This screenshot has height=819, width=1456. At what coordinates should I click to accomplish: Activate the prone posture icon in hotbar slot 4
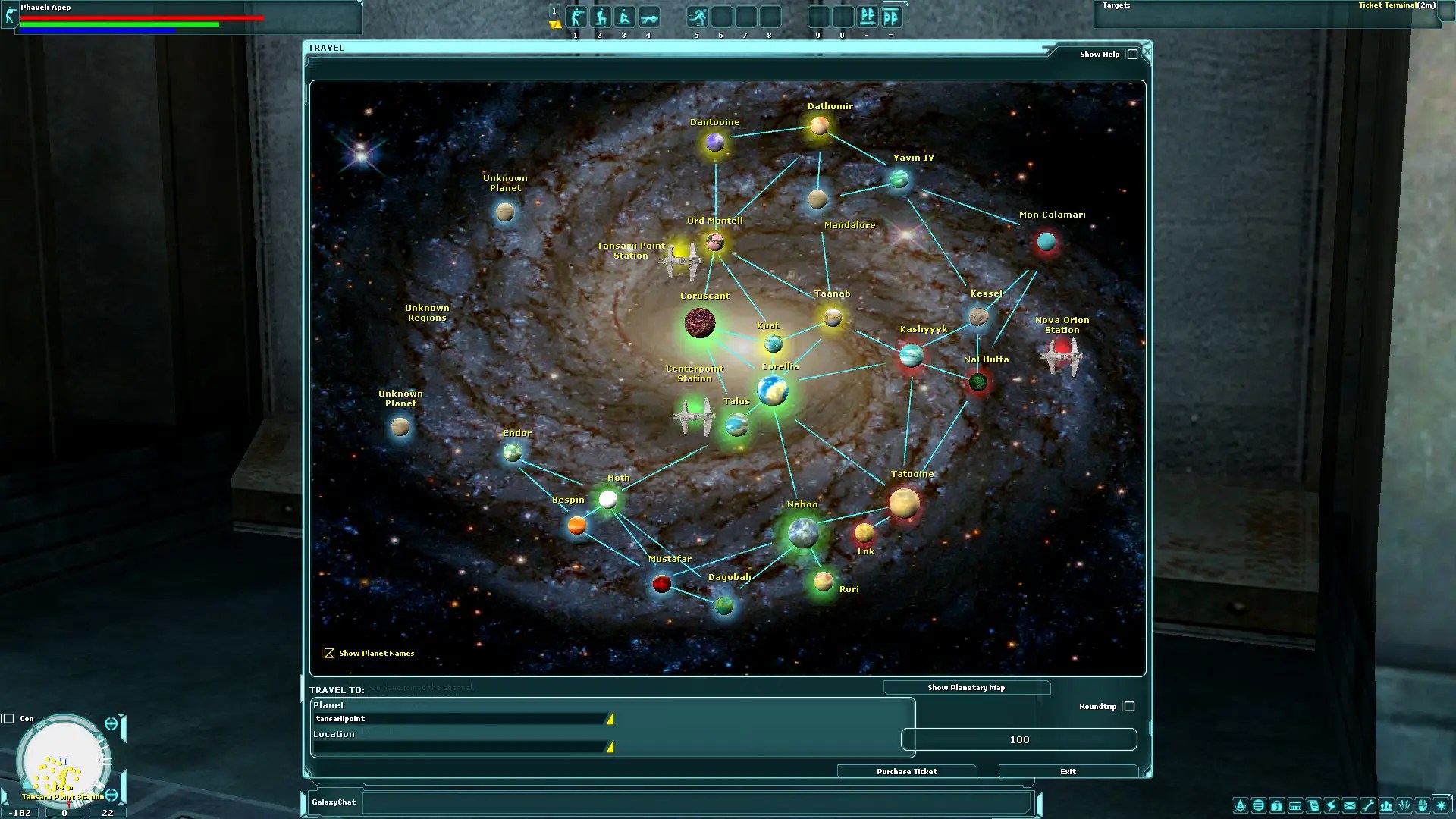(x=649, y=17)
